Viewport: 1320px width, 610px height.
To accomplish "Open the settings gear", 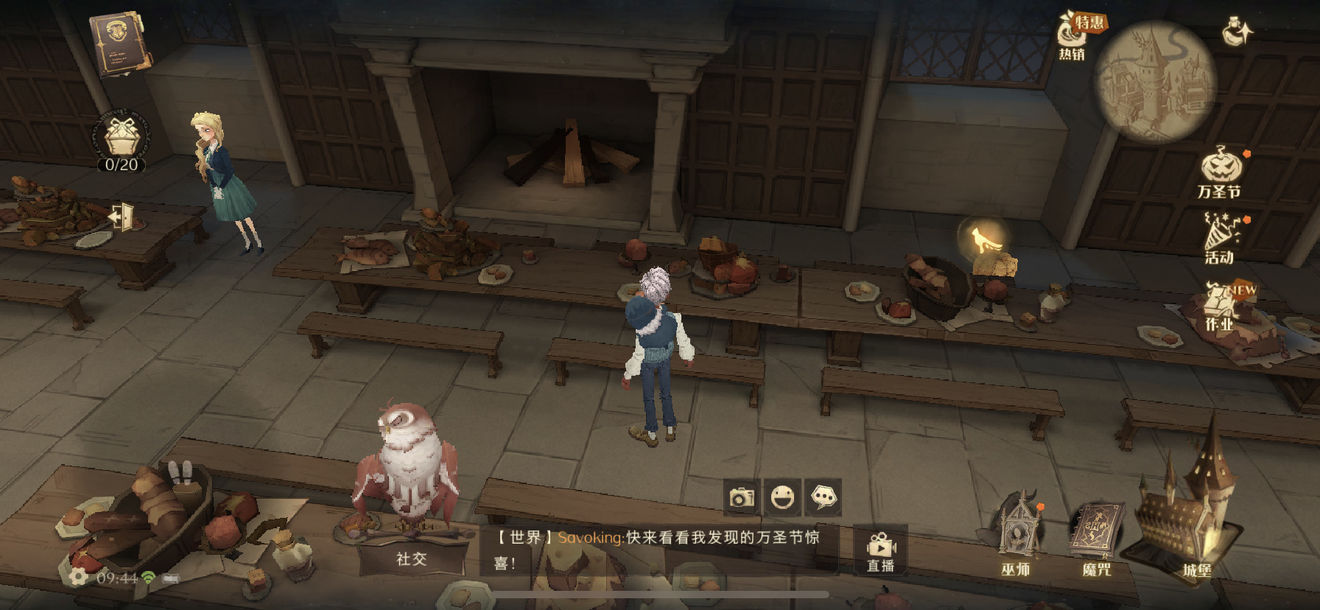I will (x=77, y=577).
